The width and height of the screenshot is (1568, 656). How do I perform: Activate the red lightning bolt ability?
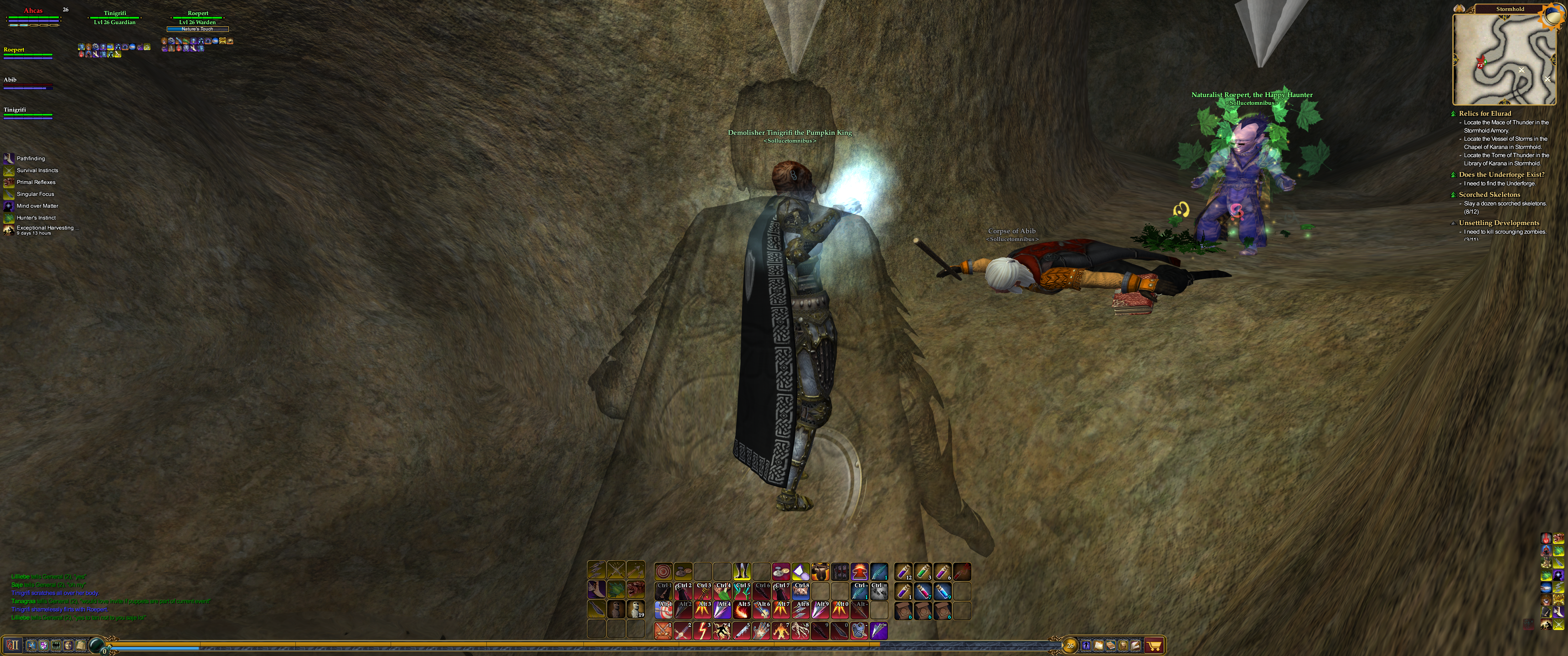coord(702,630)
